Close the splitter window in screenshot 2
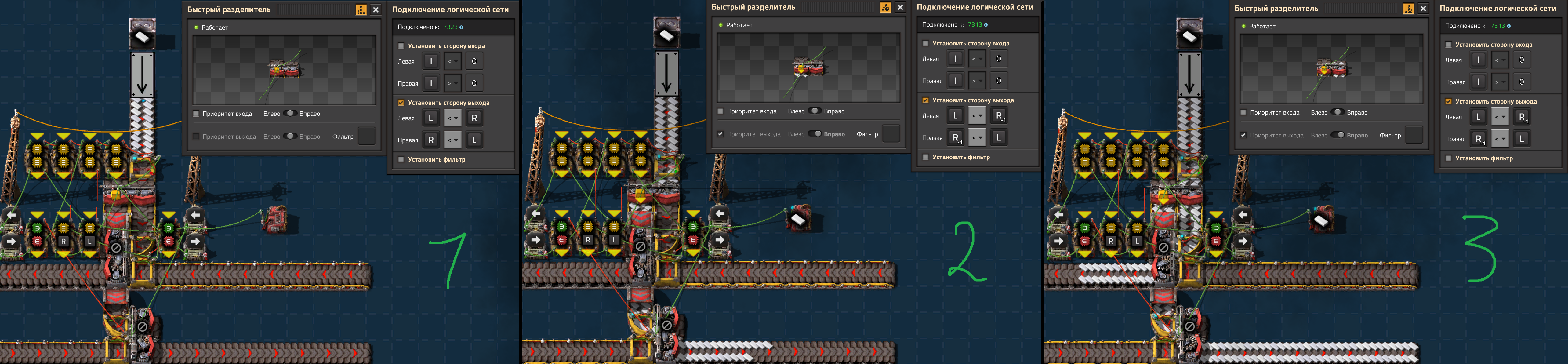1568x364 pixels. (900, 7)
